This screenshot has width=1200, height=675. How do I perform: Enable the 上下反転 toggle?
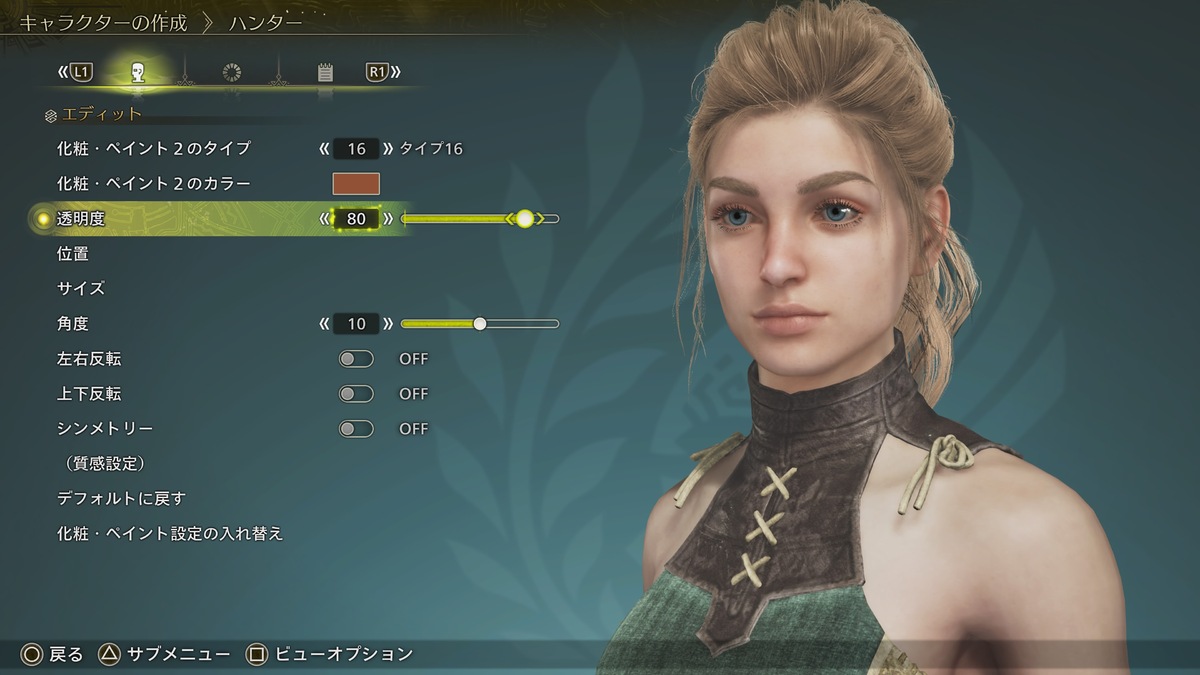(x=356, y=394)
